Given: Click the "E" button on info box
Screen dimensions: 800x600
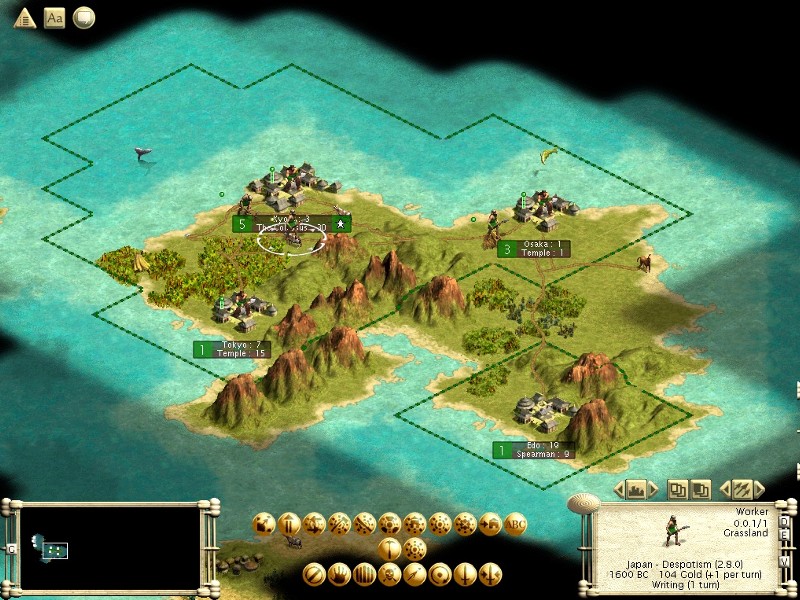Looking at the screenshot, I should (x=785, y=533).
